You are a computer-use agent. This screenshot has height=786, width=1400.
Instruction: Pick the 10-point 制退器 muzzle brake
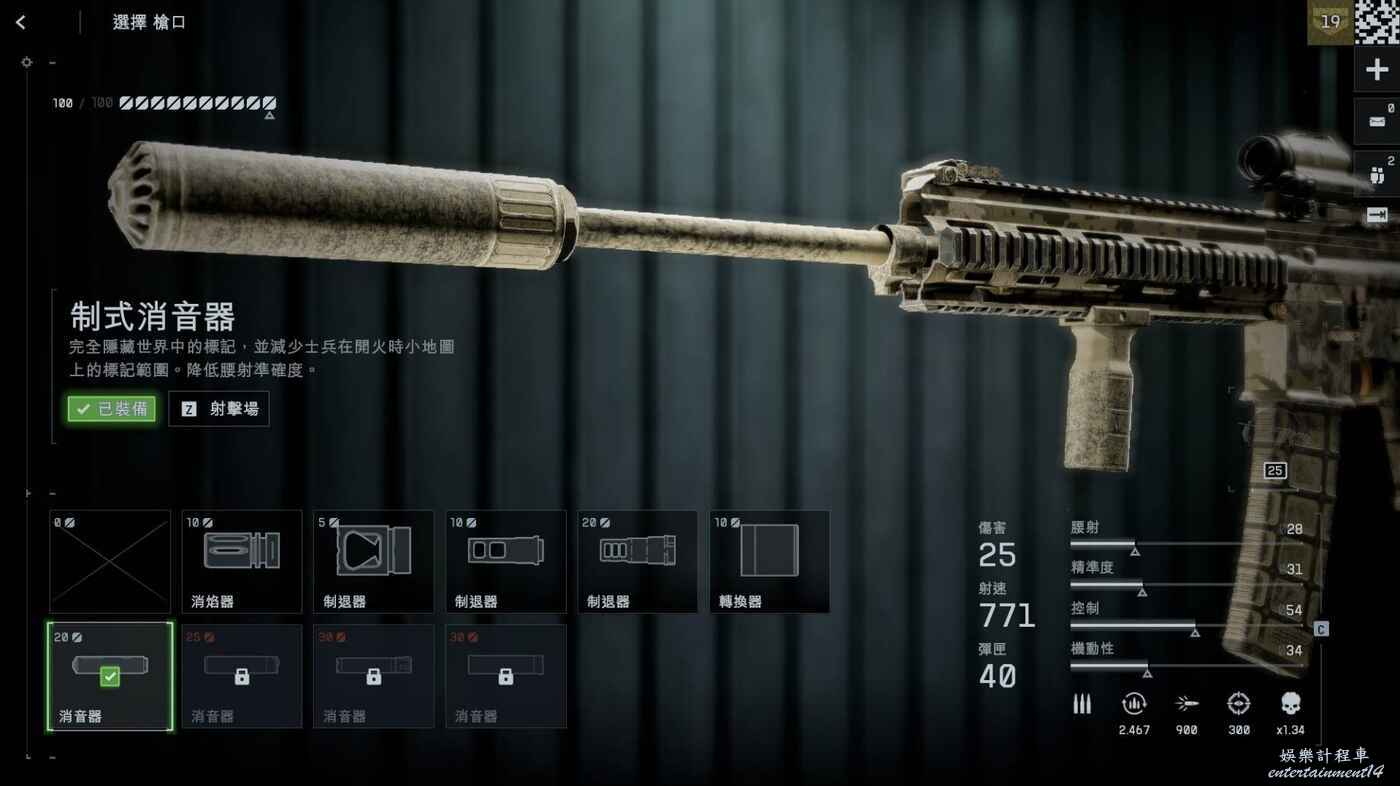pyautogui.click(x=506, y=562)
